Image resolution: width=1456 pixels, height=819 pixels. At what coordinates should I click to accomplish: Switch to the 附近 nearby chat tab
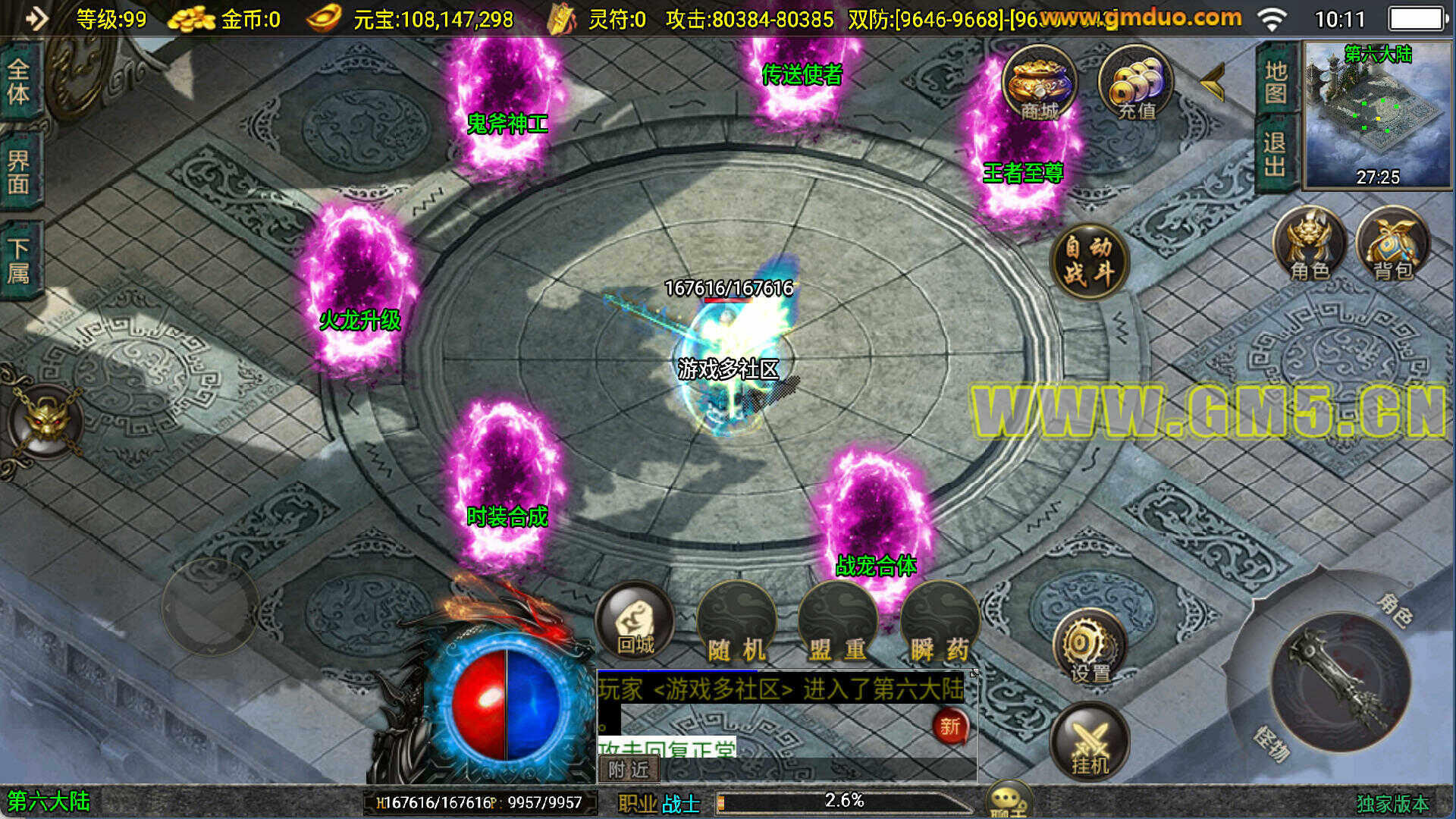tap(629, 770)
